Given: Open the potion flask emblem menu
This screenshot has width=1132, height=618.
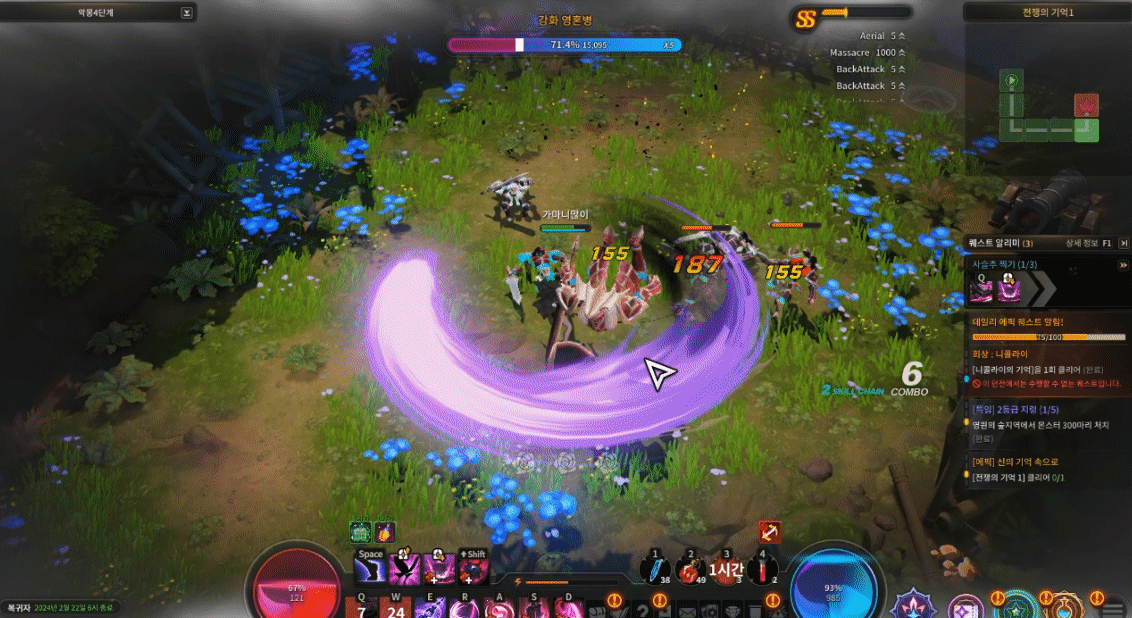Looking at the screenshot, I should (x=1066, y=606).
